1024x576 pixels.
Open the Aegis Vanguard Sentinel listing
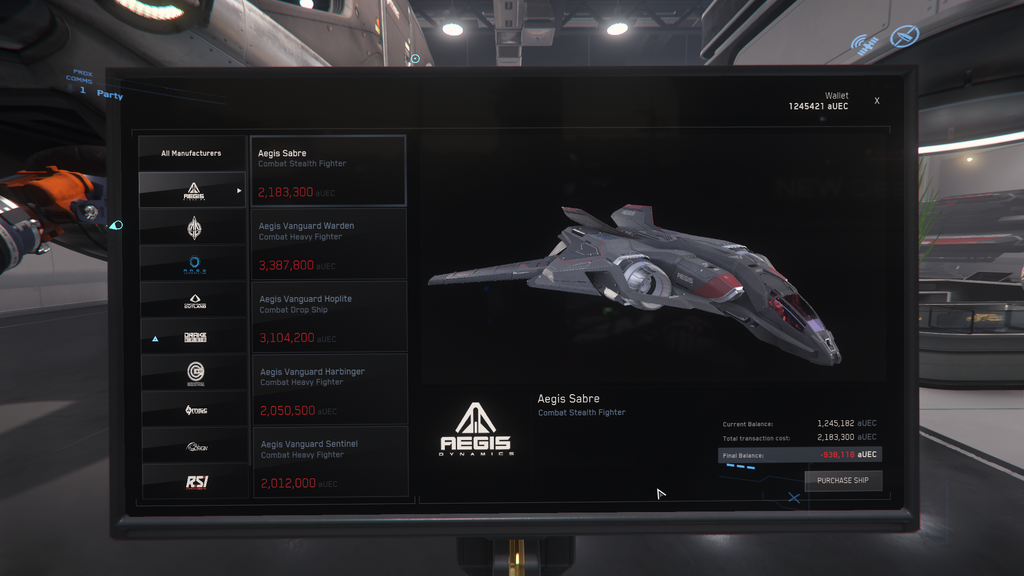[328, 462]
